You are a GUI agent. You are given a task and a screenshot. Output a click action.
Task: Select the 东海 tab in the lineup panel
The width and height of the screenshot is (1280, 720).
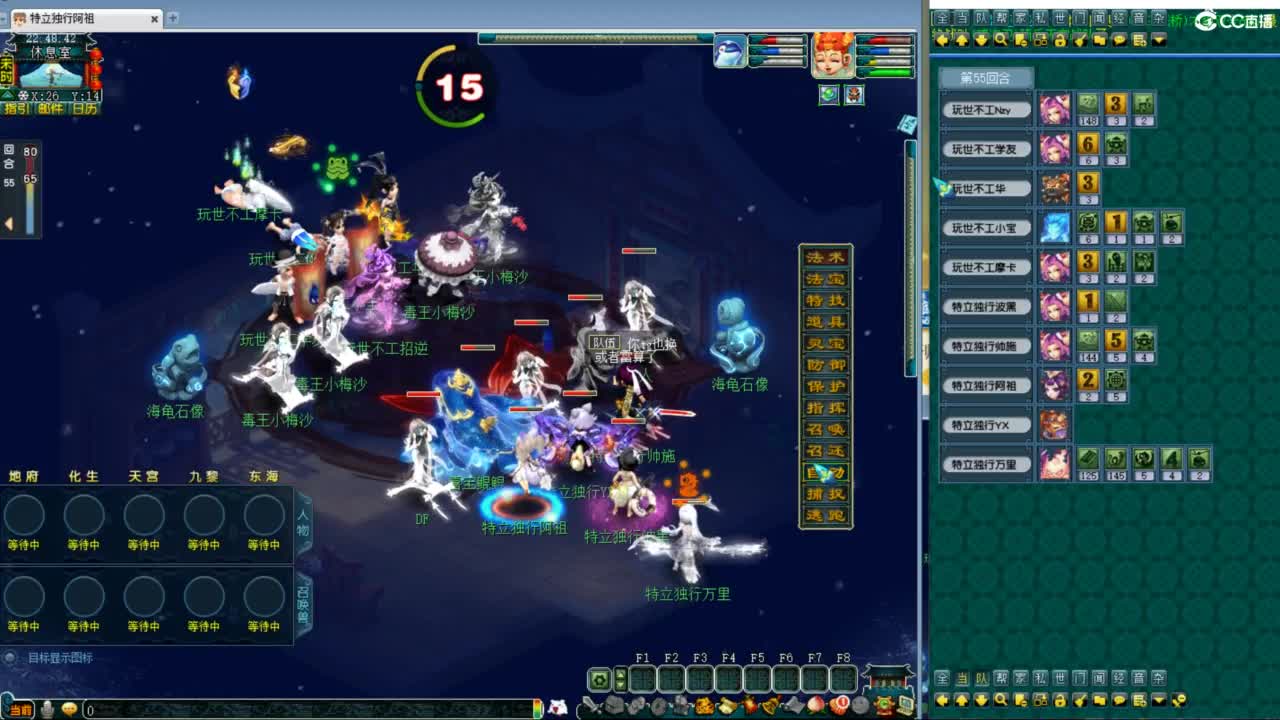click(x=263, y=477)
